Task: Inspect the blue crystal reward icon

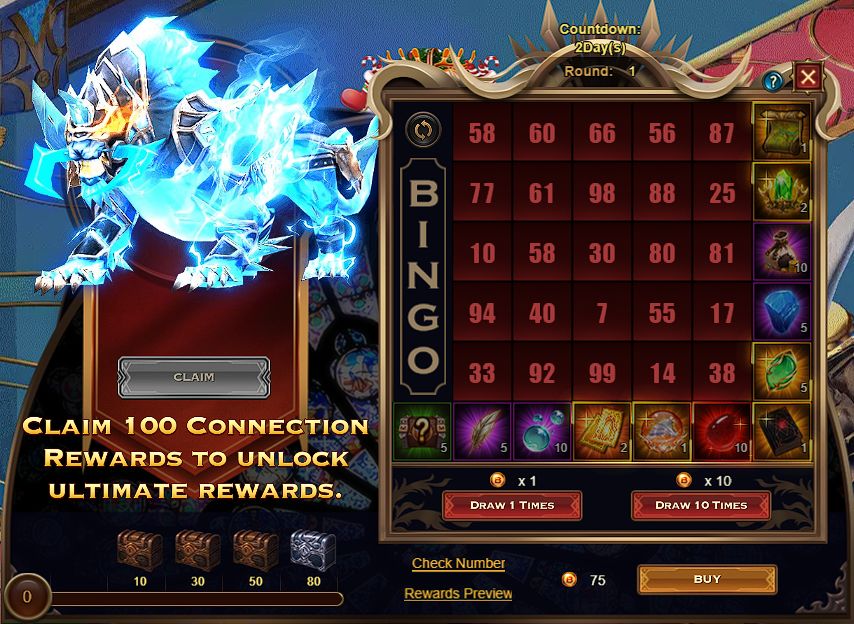Action: coord(781,311)
